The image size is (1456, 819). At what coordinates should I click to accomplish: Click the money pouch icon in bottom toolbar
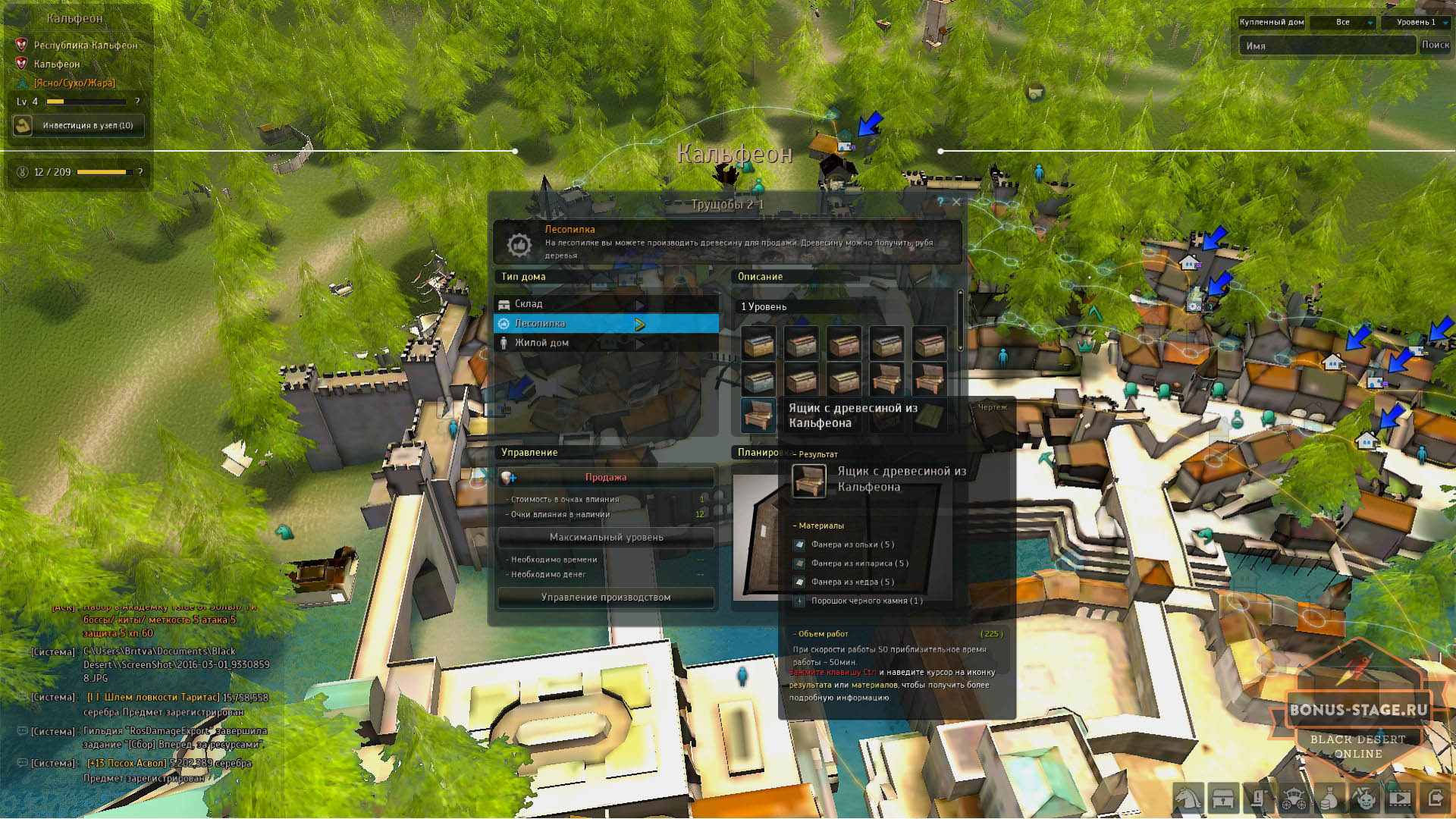(1329, 799)
